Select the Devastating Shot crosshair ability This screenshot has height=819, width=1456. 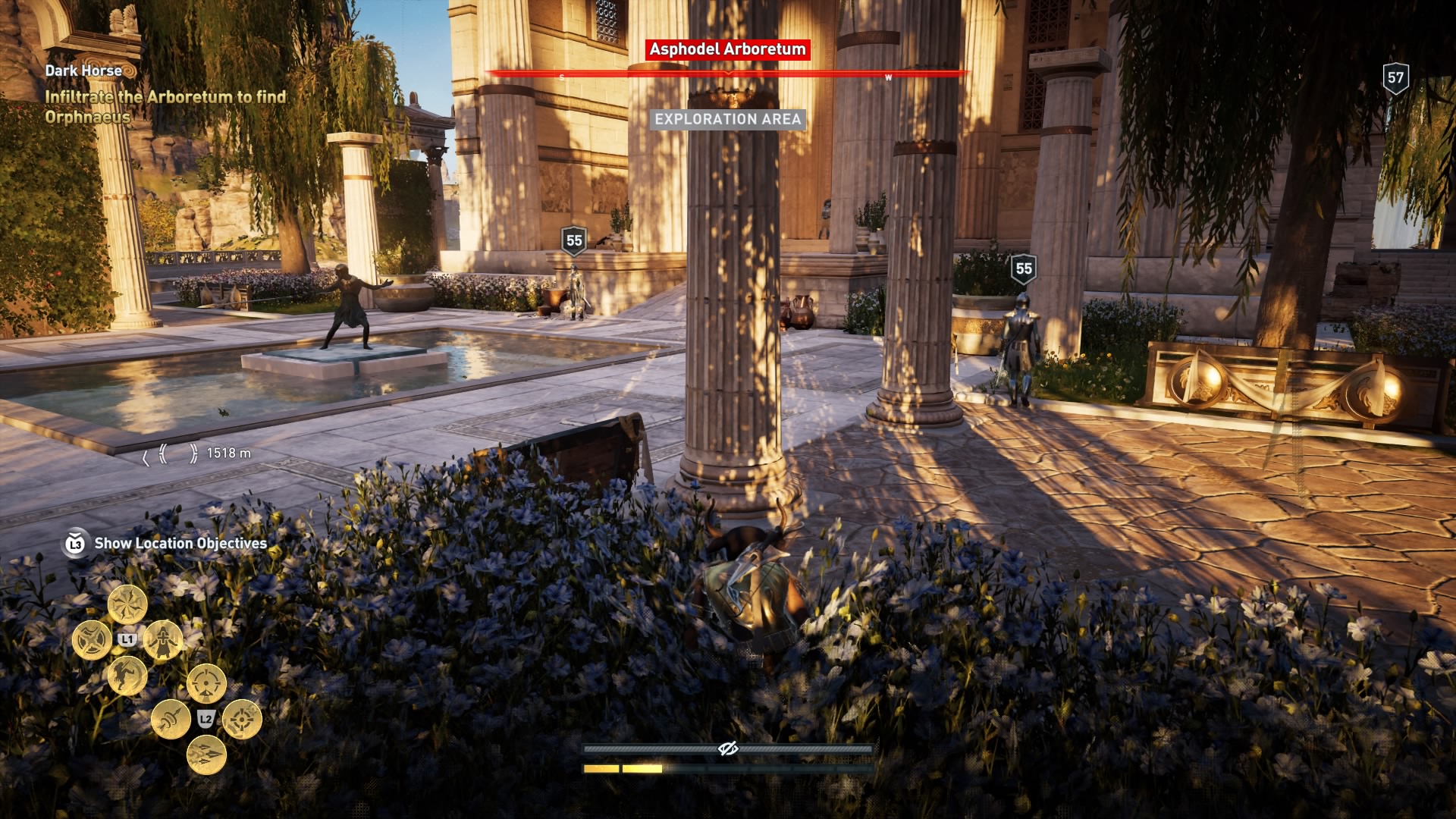click(242, 719)
